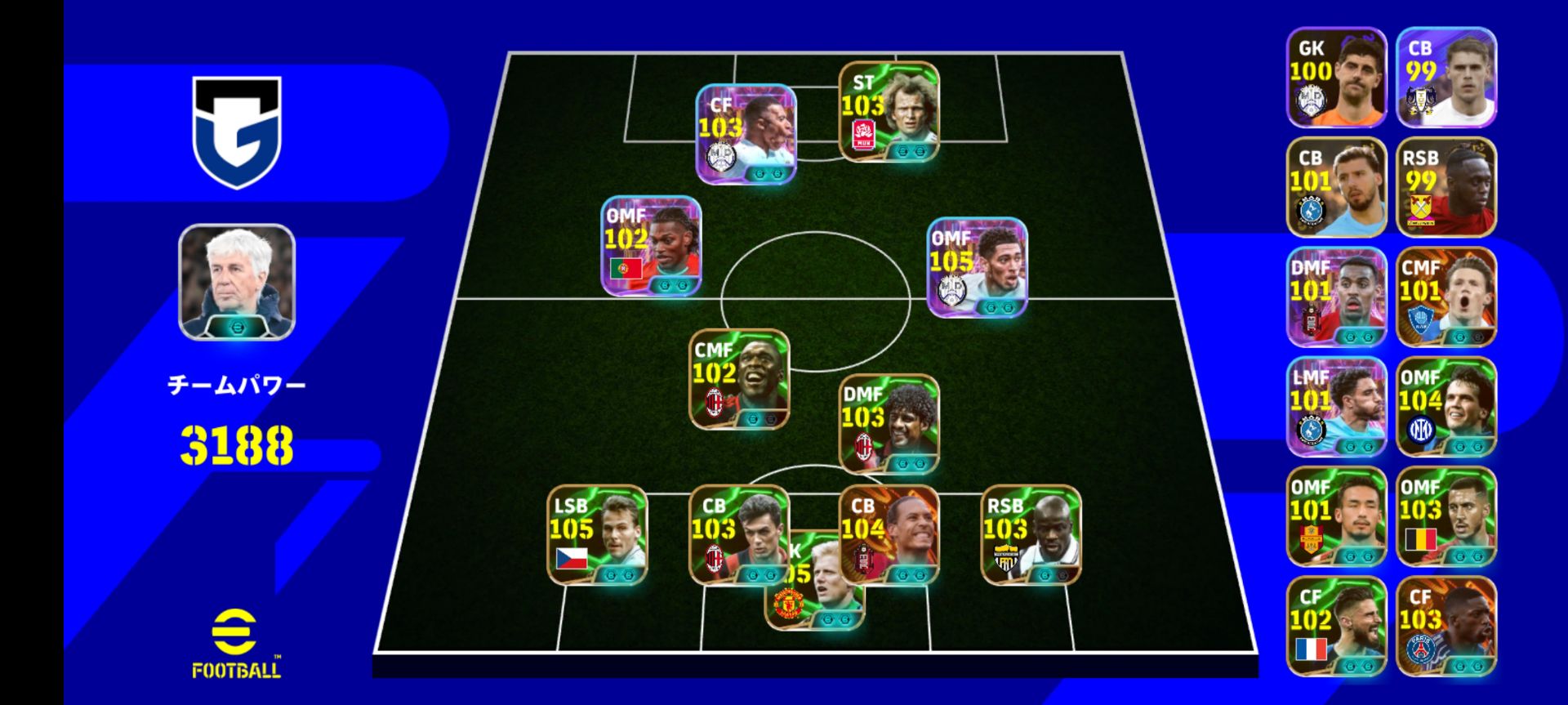Select the DMF 103 player card
Screen dimensions: 1568x705
click(889, 424)
